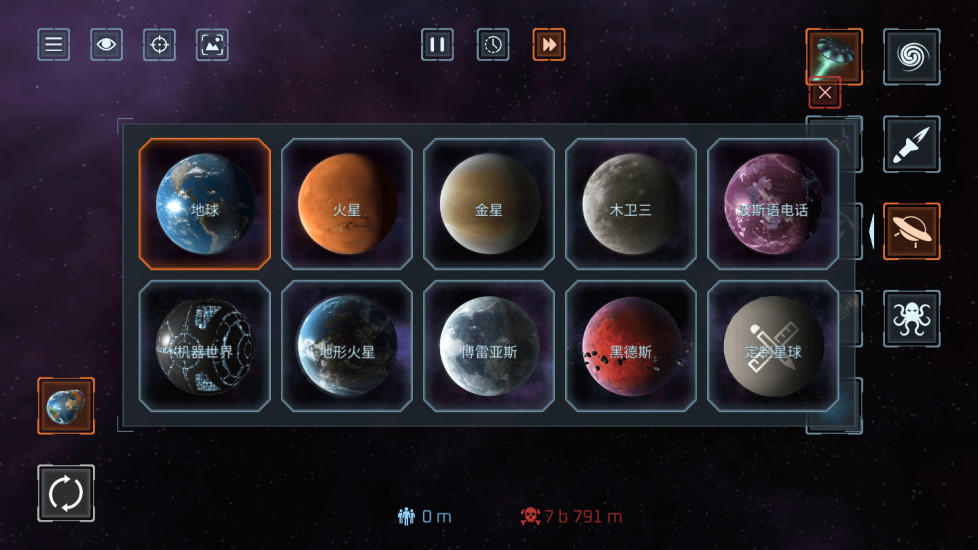
Task: Toggle fast-forward speed
Action: pos(549,45)
